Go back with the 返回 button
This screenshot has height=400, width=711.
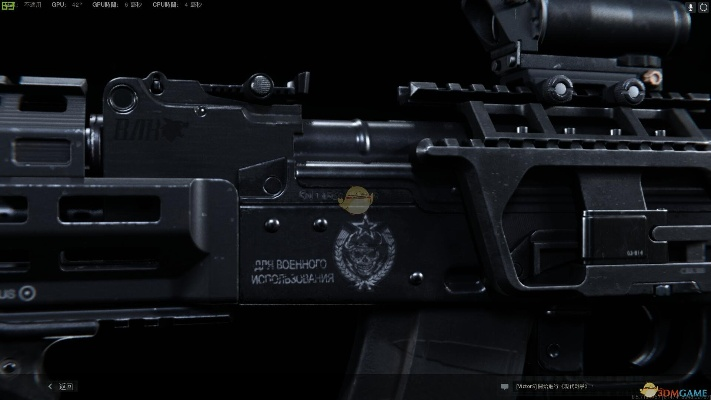tap(60, 385)
